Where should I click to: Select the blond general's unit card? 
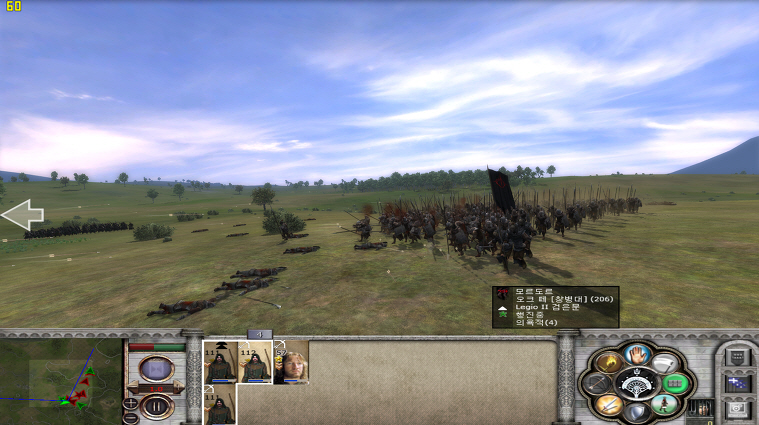(291, 362)
